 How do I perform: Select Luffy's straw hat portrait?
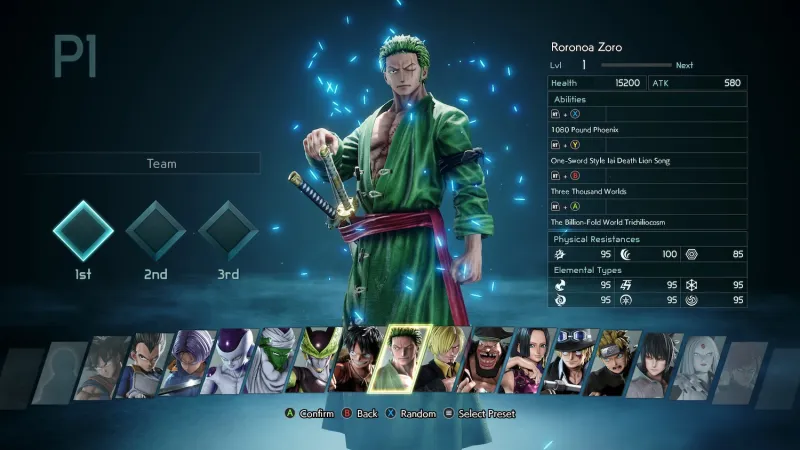[x=358, y=366]
